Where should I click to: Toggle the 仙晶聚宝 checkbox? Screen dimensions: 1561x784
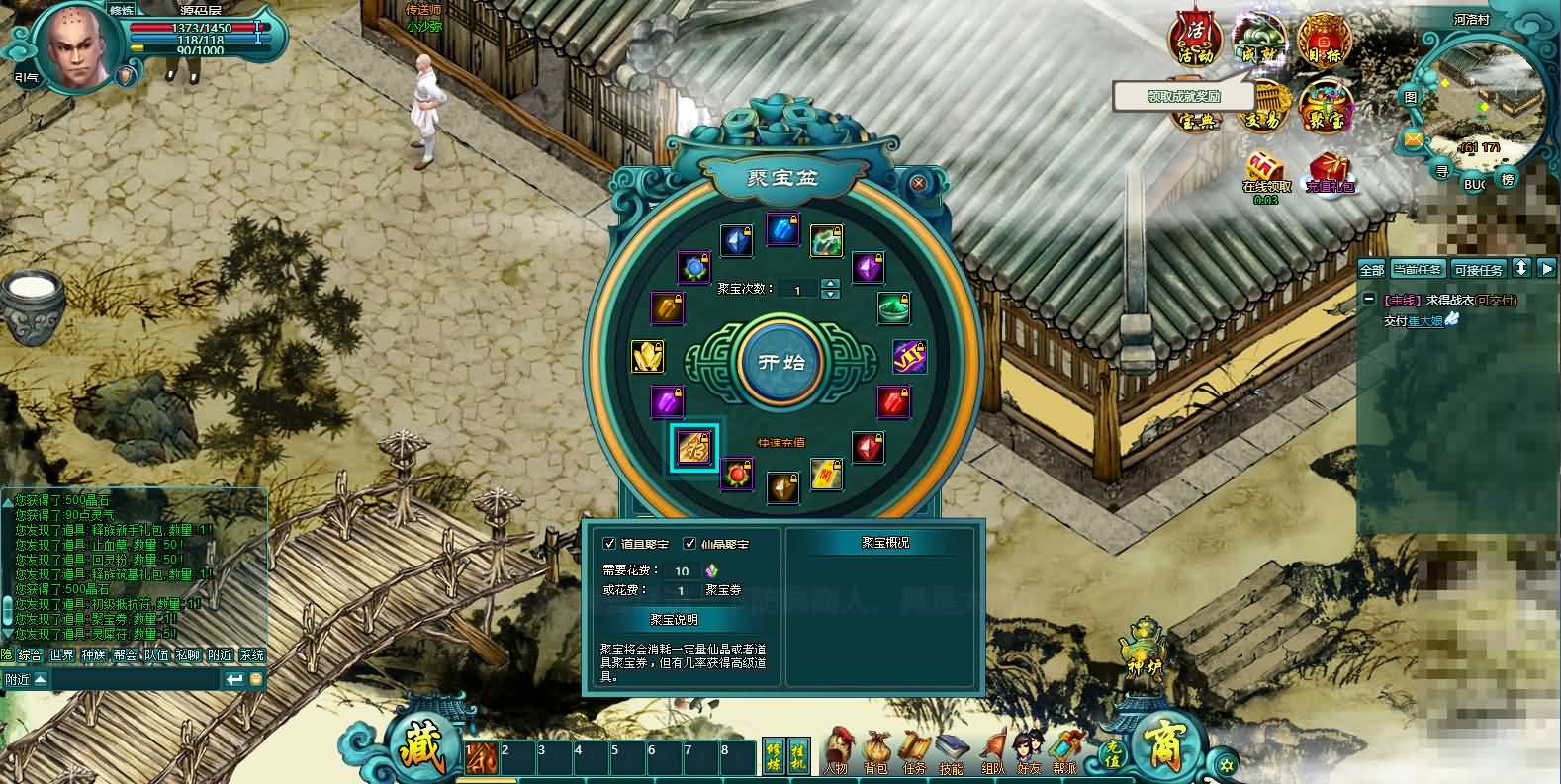coord(689,544)
